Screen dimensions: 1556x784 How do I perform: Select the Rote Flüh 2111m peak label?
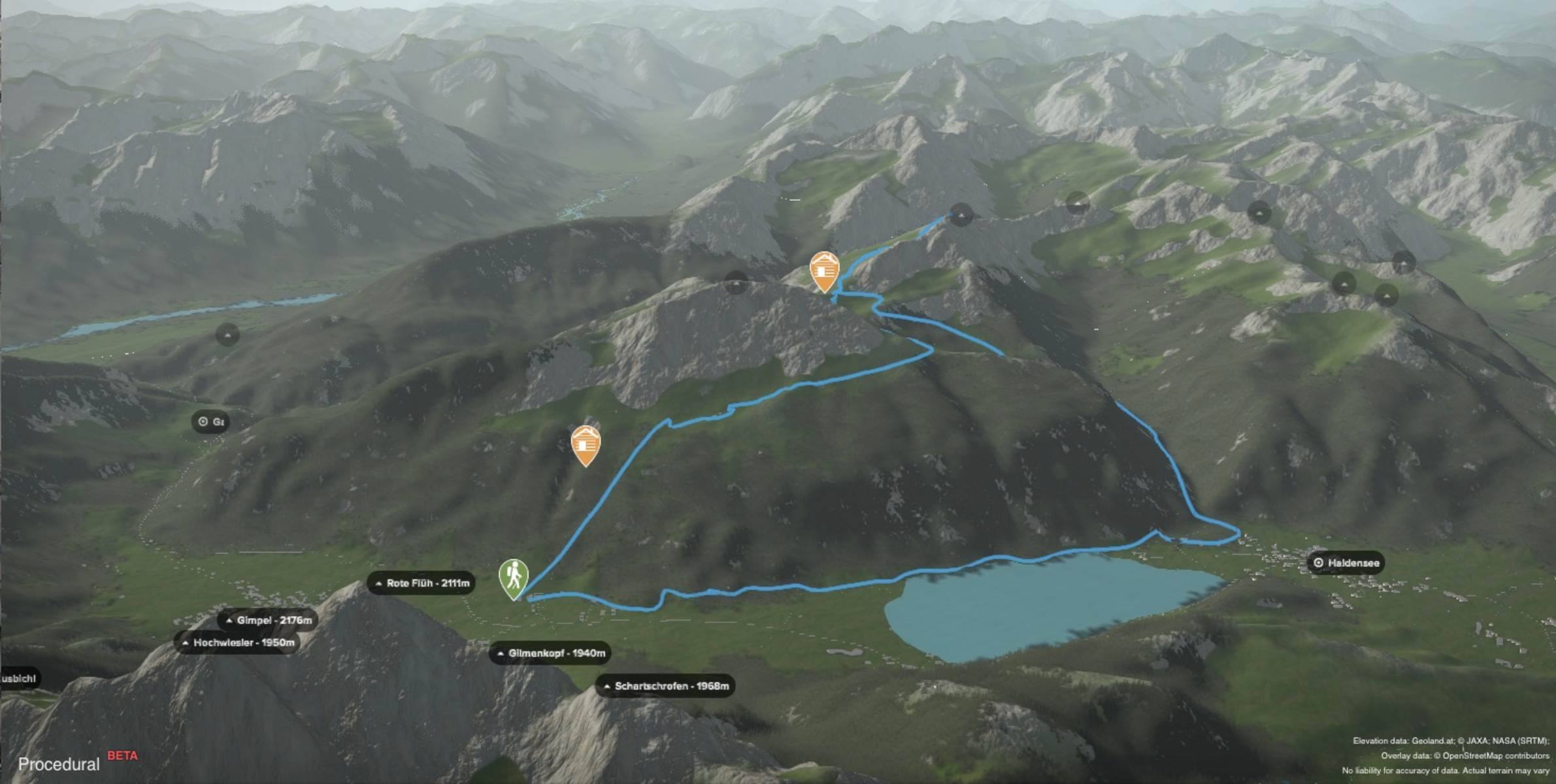422,583
